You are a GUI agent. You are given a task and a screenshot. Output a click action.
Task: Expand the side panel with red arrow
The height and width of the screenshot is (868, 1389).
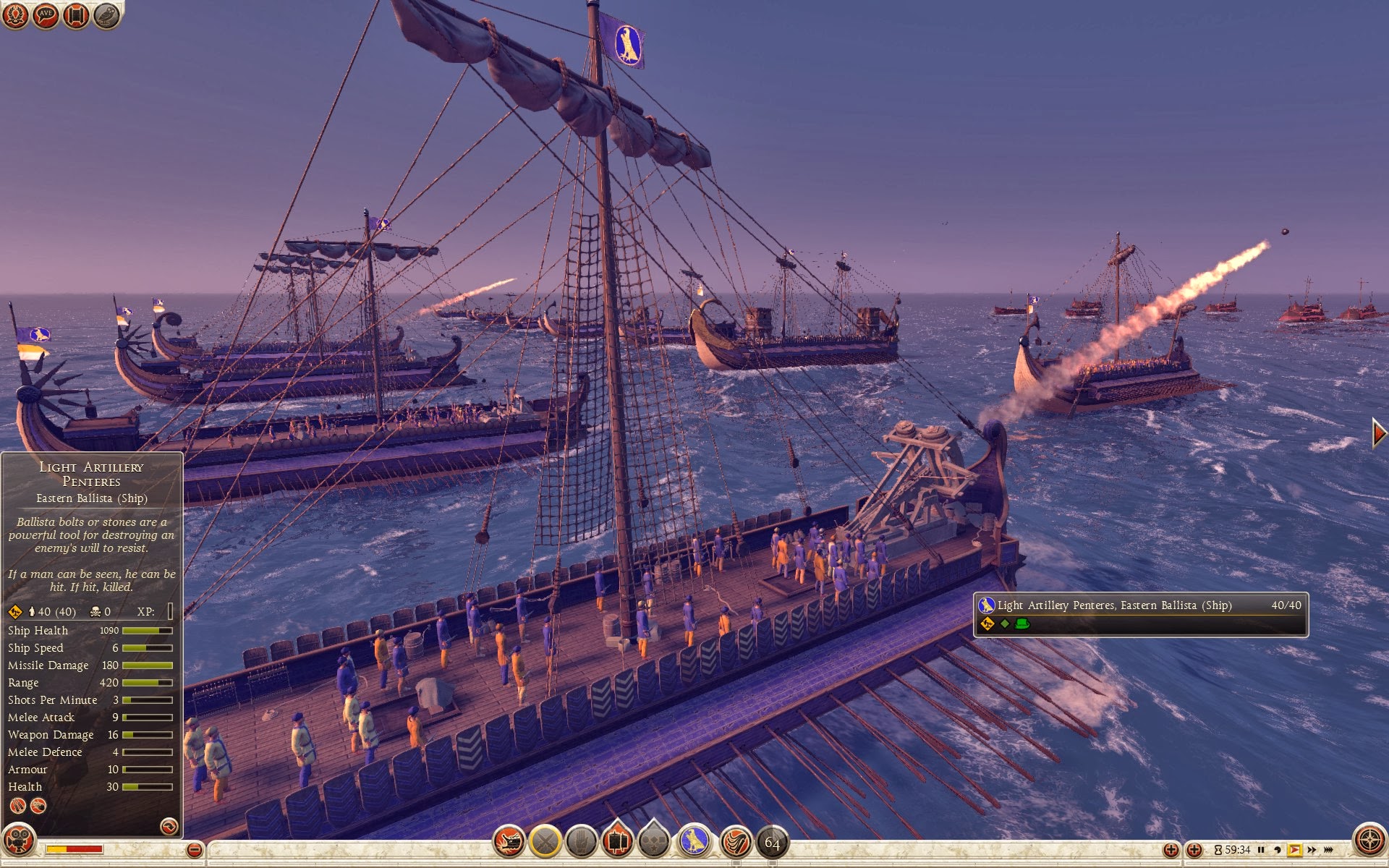pos(1379,433)
